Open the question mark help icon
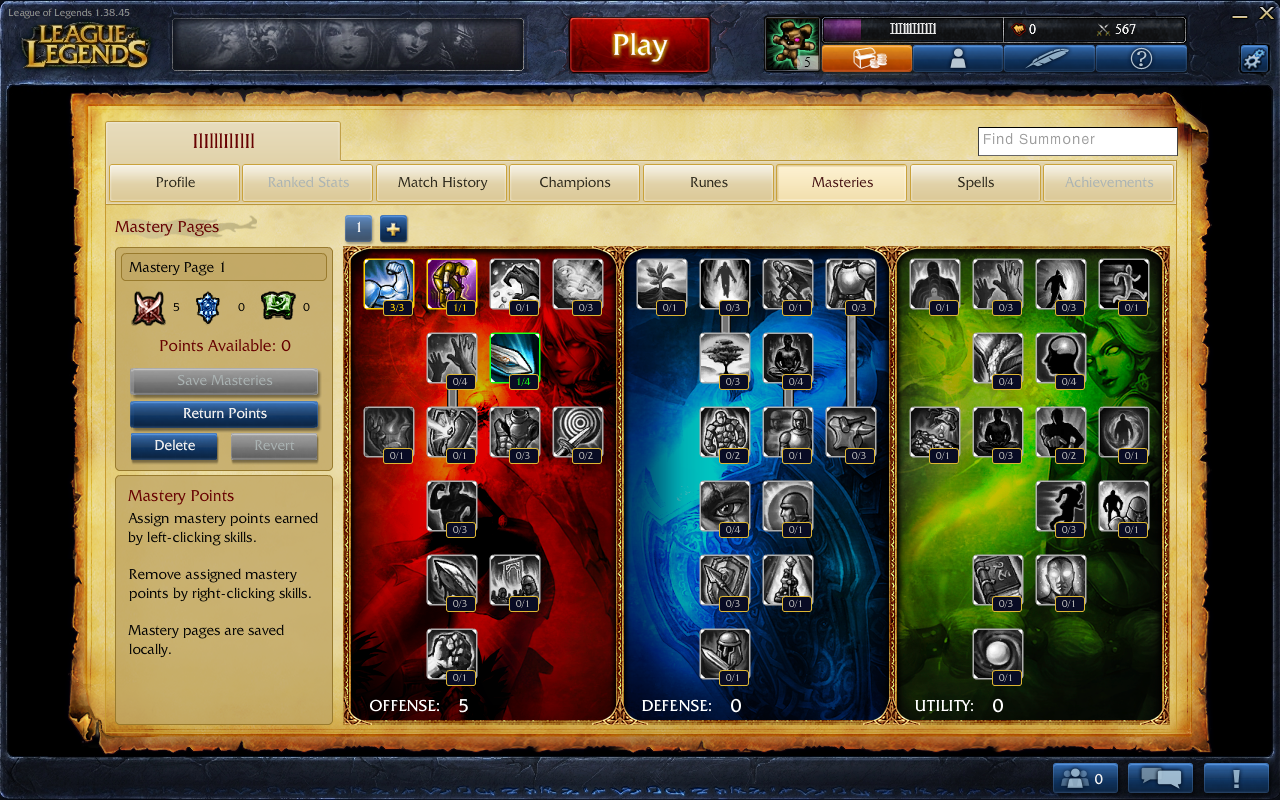 [x=1139, y=58]
